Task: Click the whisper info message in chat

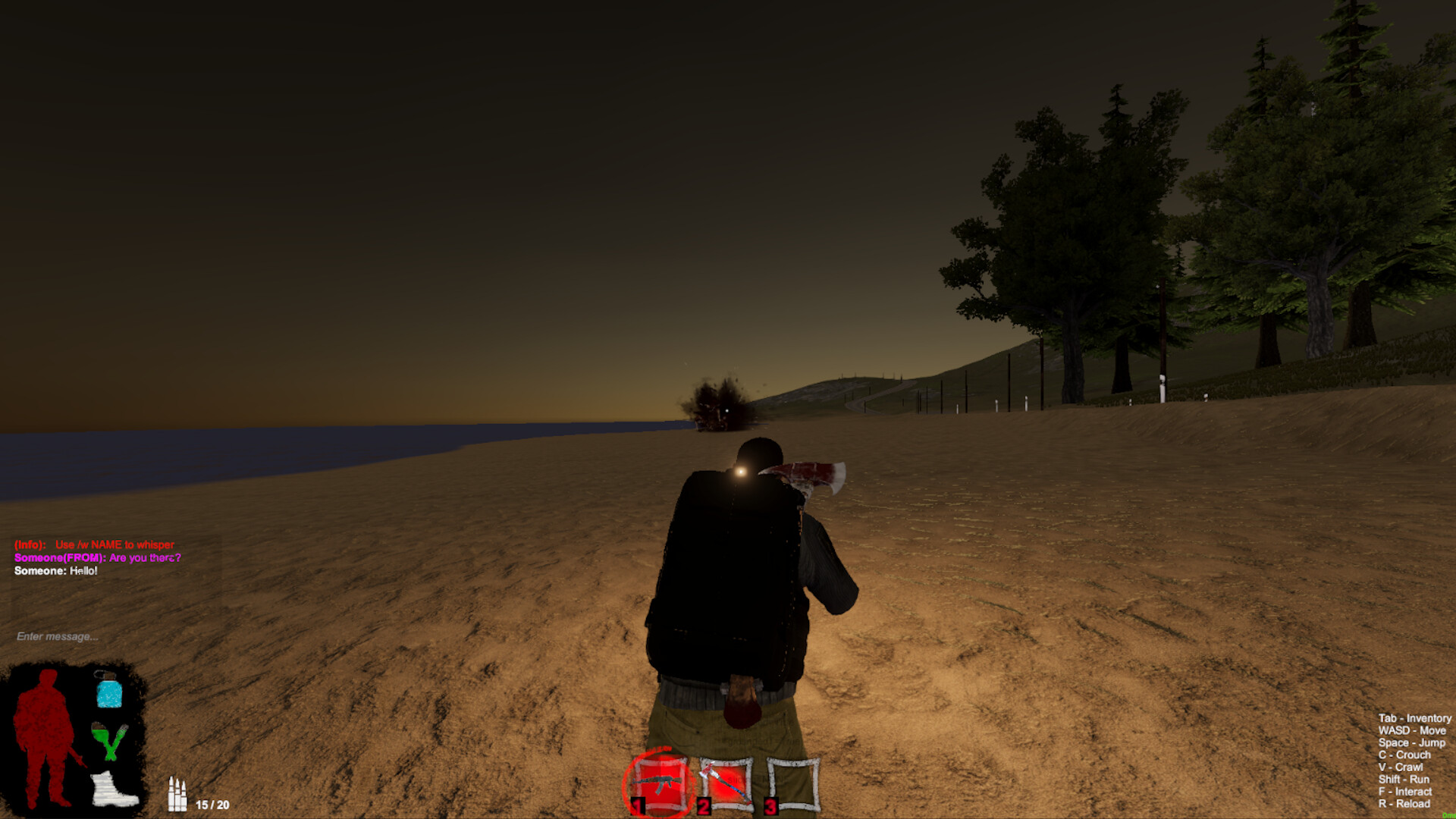Action: click(x=93, y=544)
